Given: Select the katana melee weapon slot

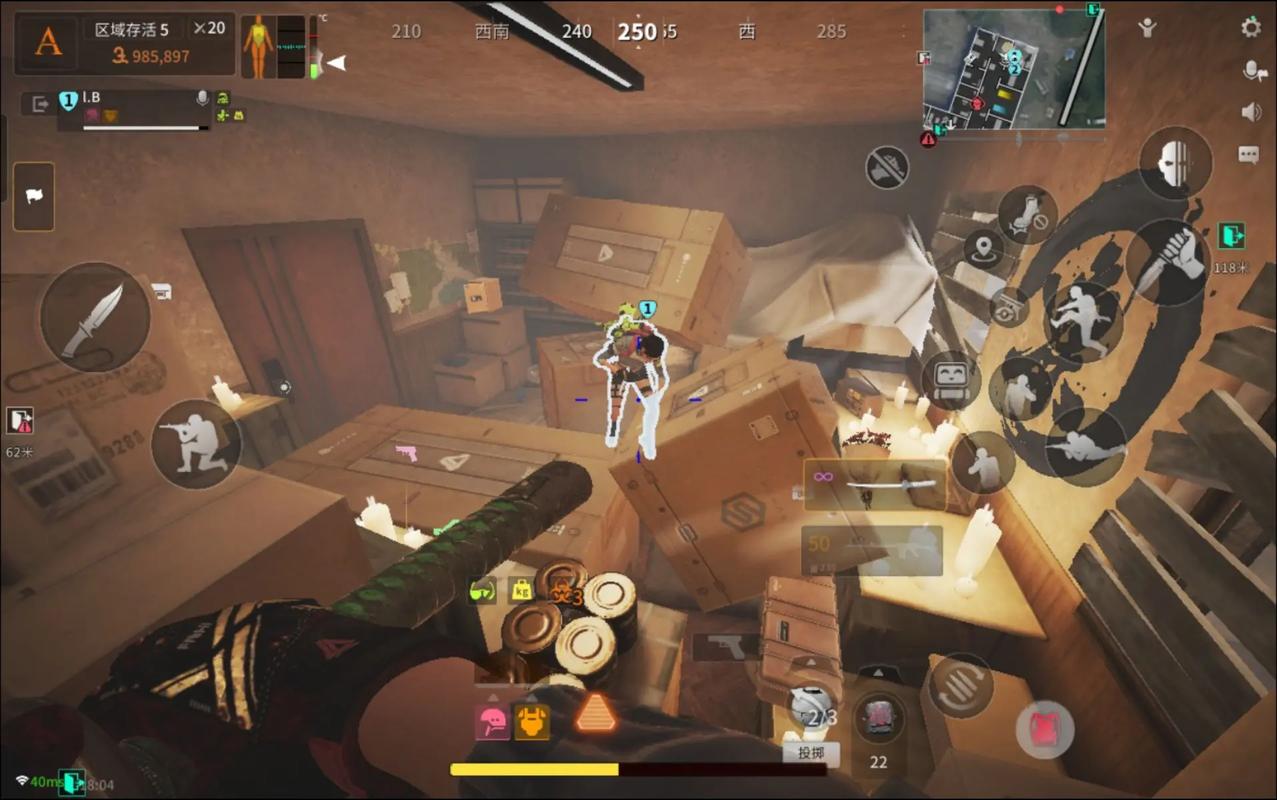Looking at the screenshot, I should coord(875,485).
